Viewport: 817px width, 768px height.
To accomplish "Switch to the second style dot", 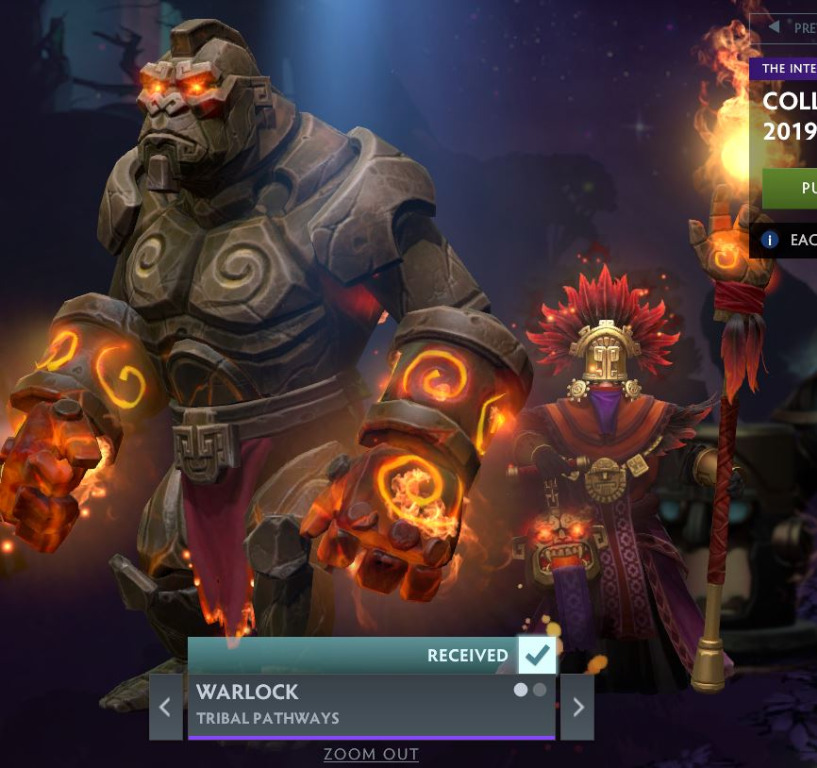I will click(540, 690).
